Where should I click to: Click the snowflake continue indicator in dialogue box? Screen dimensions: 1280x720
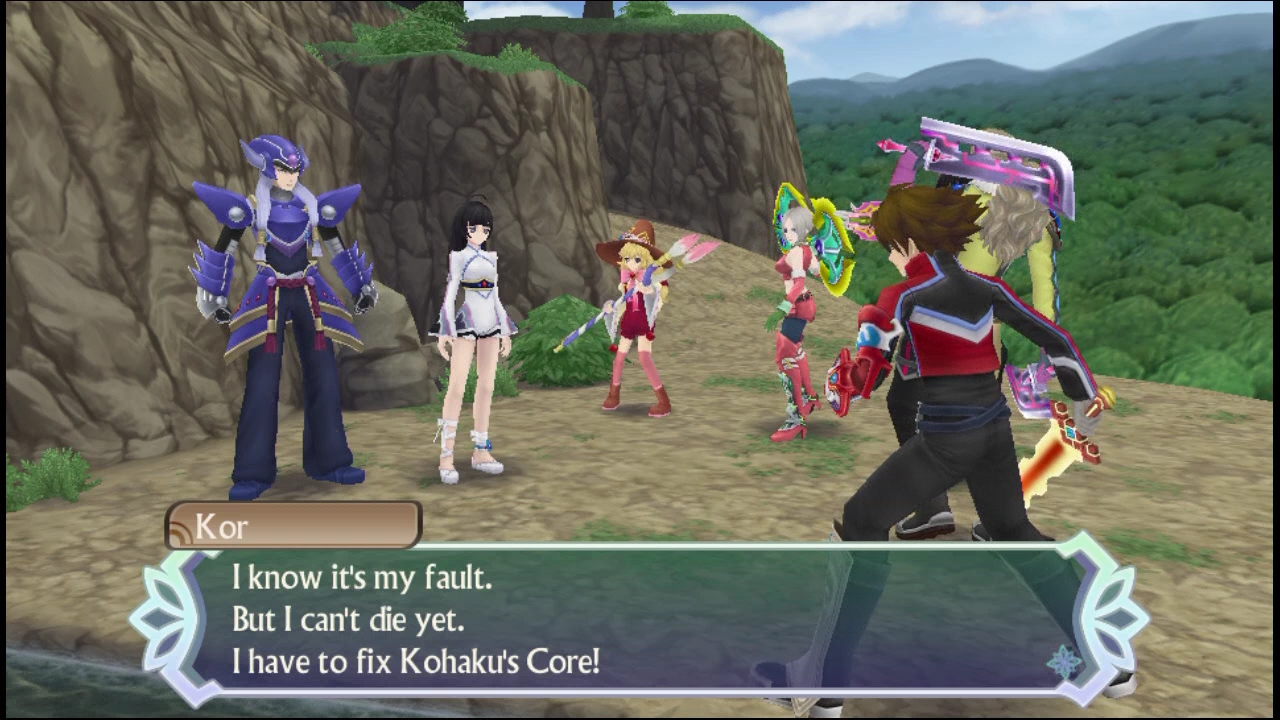(1064, 661)
